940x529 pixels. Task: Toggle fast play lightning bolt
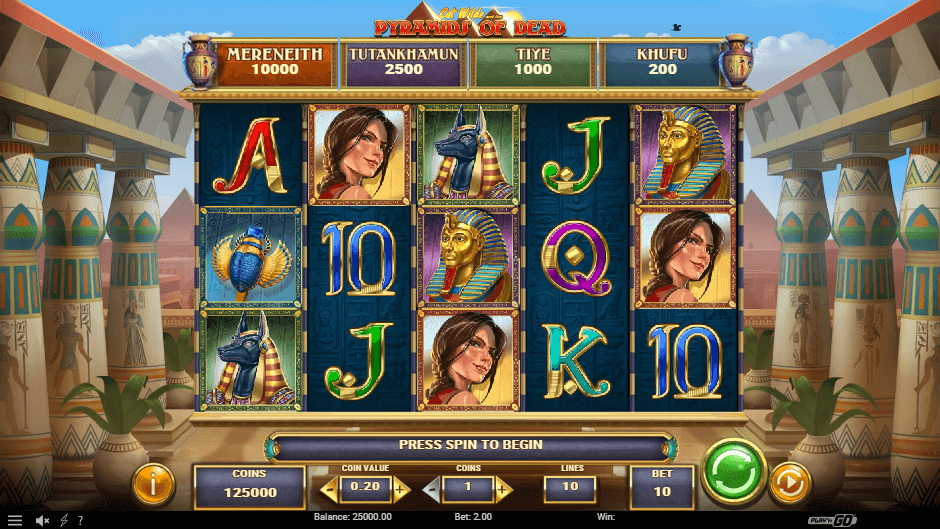pos(64,520)
